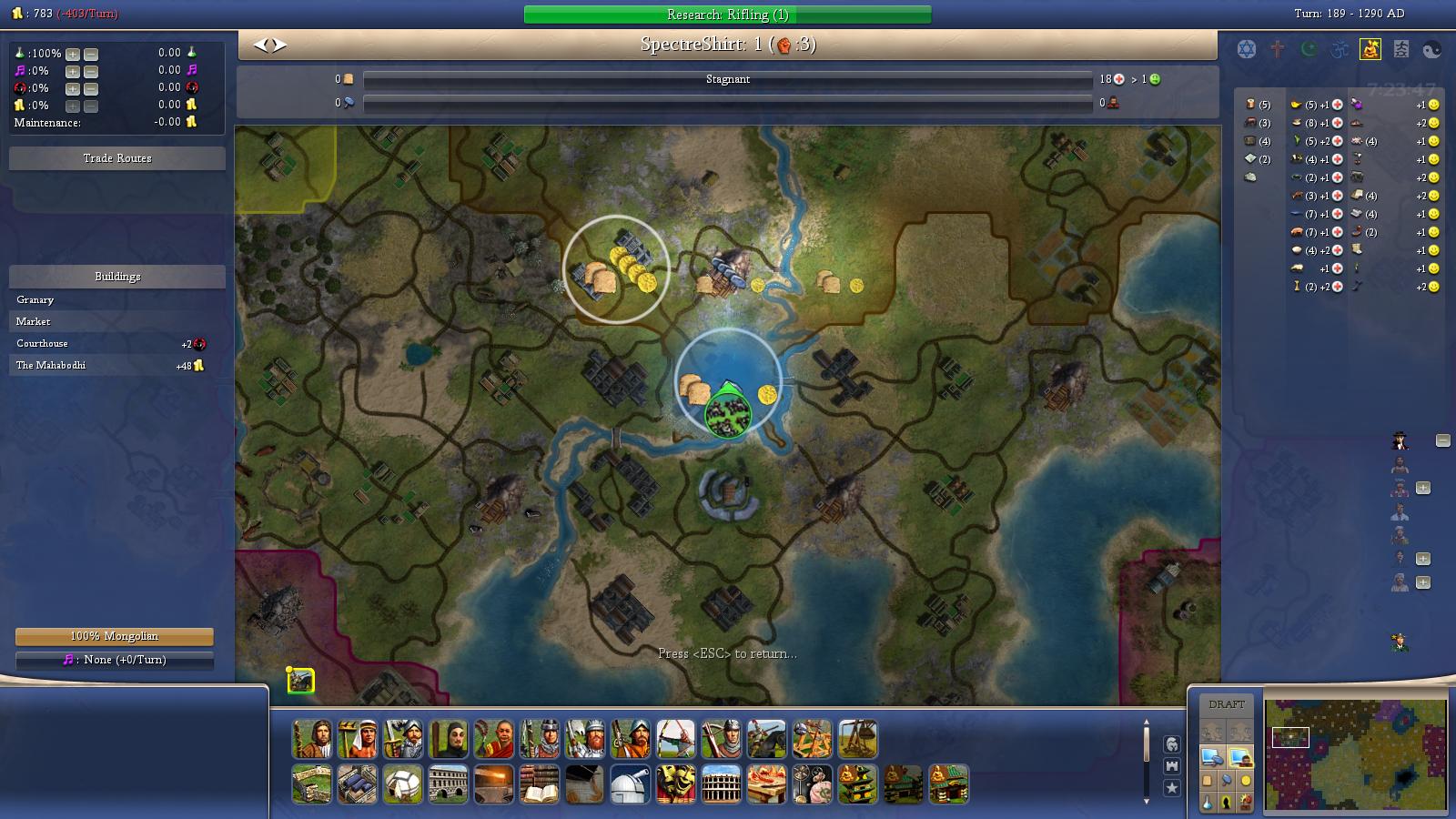Select the gold coin minimap filter
The image size is (1456, 819).
click(1245, 781)
